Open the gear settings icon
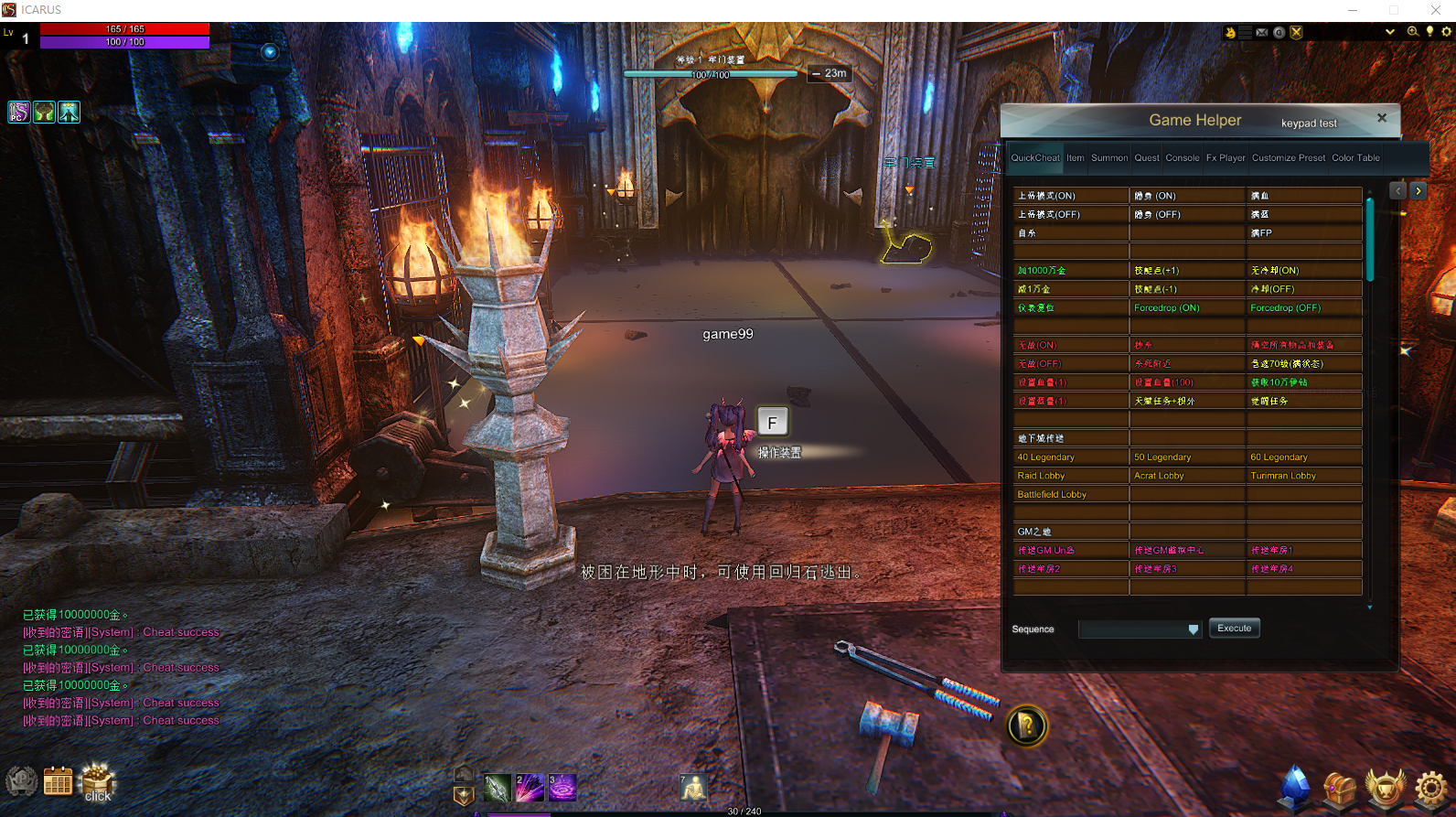Screen dimensions: 1456x817 1430,788
